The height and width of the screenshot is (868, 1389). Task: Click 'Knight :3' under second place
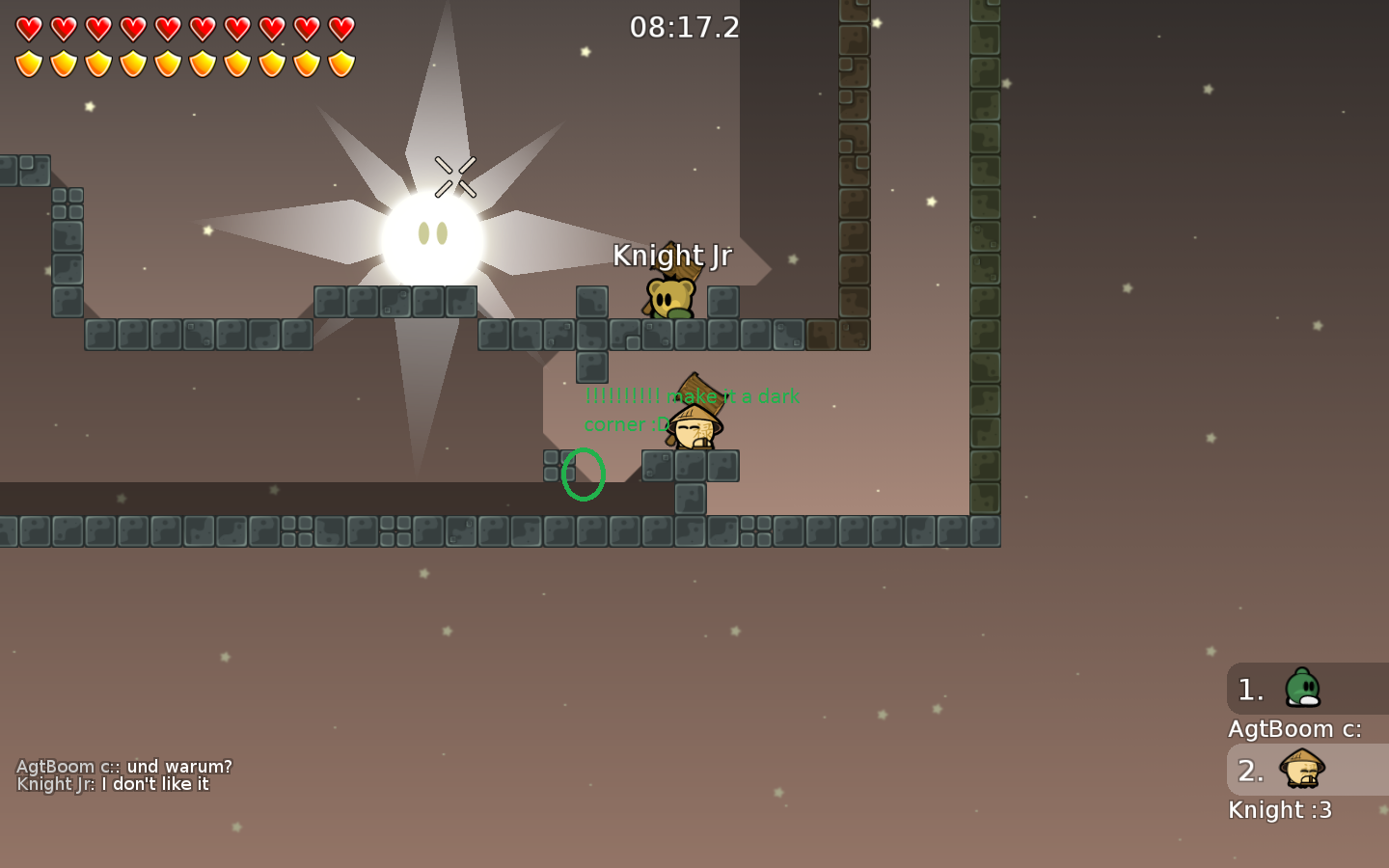(1280, 810)
